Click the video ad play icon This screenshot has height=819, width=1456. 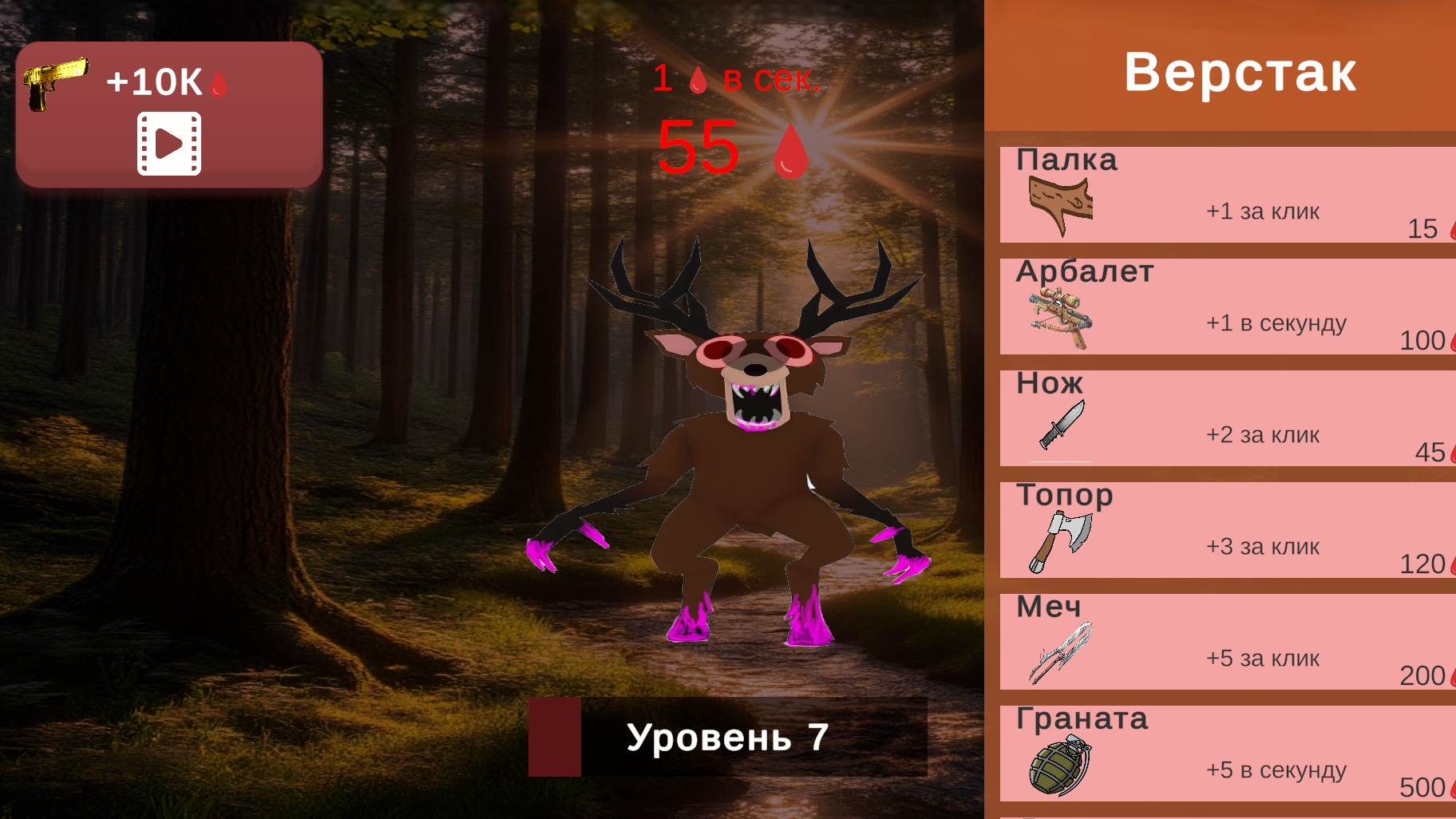coord(170,146)
